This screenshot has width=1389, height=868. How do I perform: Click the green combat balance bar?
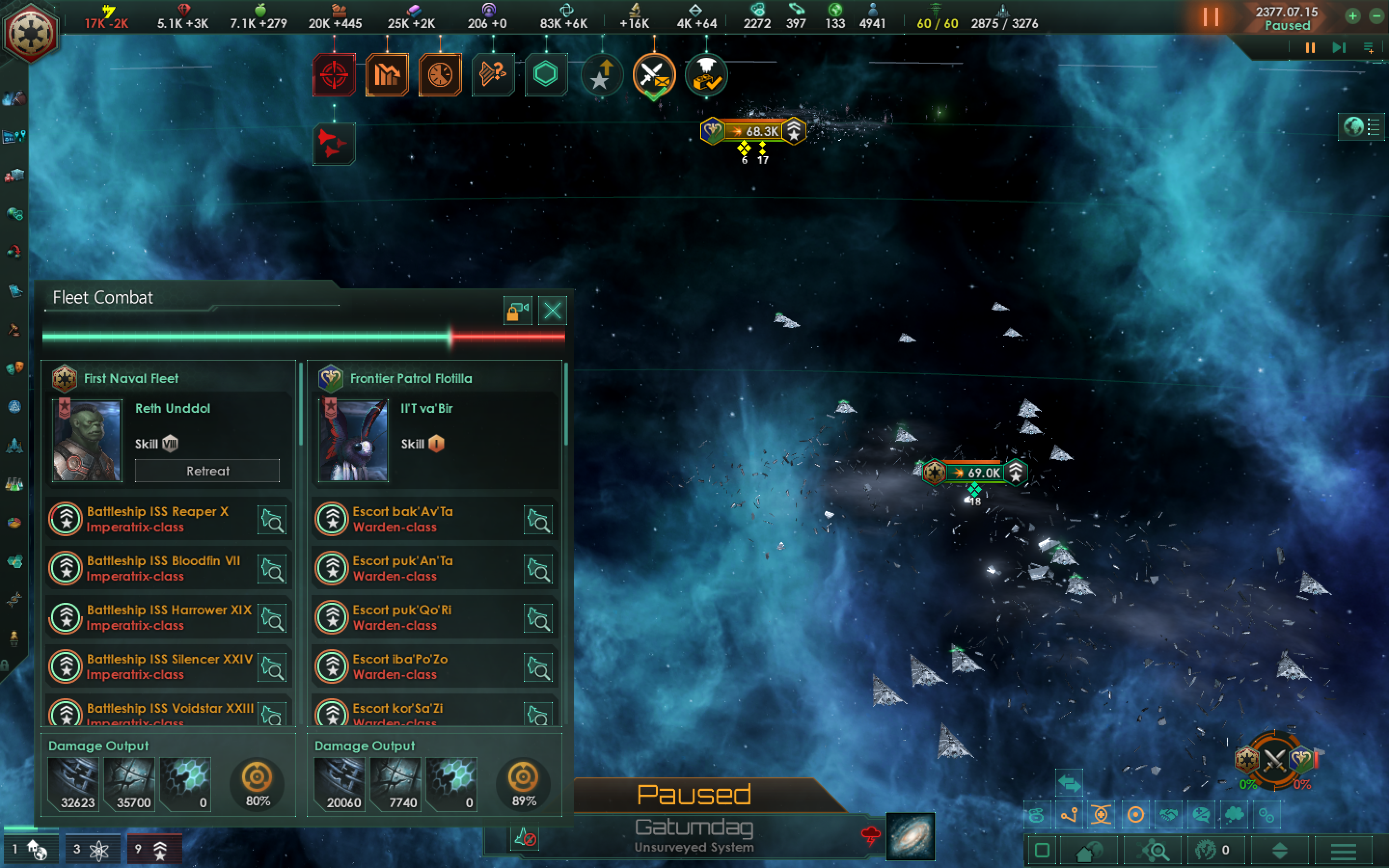pyautogui.click(x=247, y=338)
